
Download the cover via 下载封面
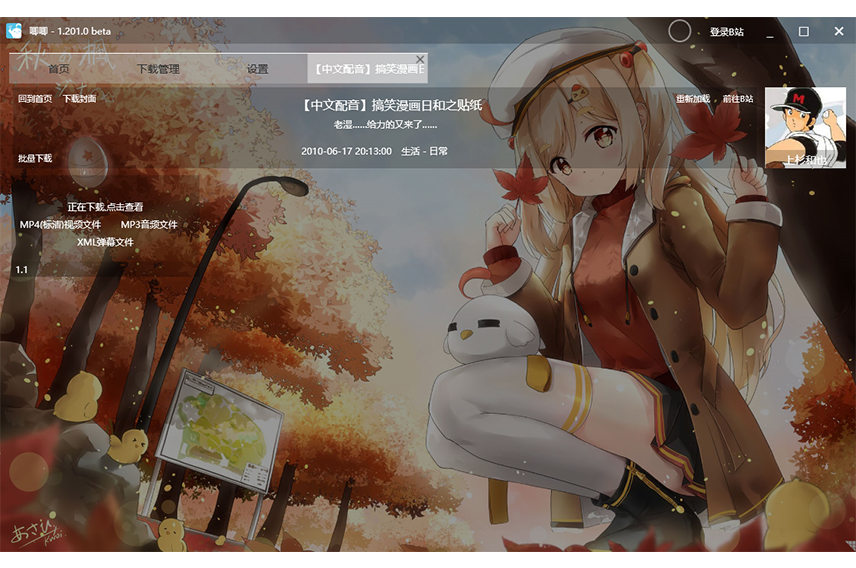(x=79, y=99)
